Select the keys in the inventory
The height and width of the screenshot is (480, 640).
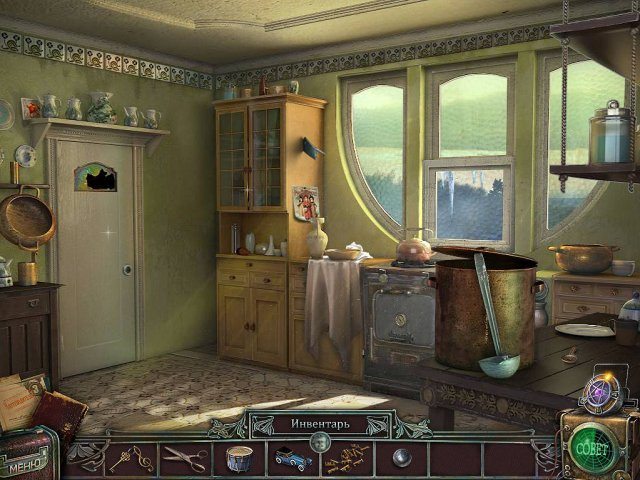pos(132,459)
